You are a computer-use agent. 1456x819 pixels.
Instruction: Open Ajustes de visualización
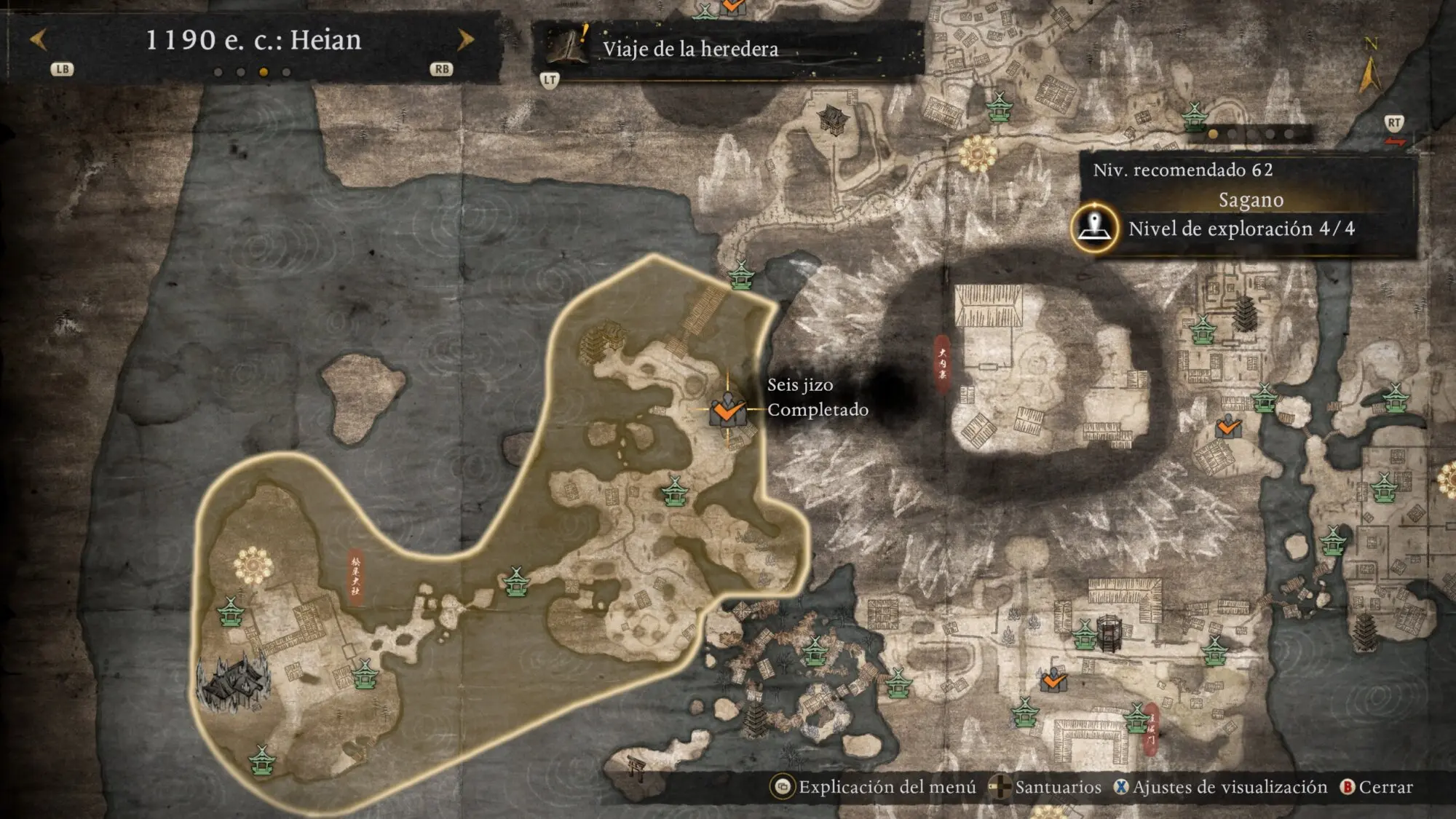coord(1222,787)
